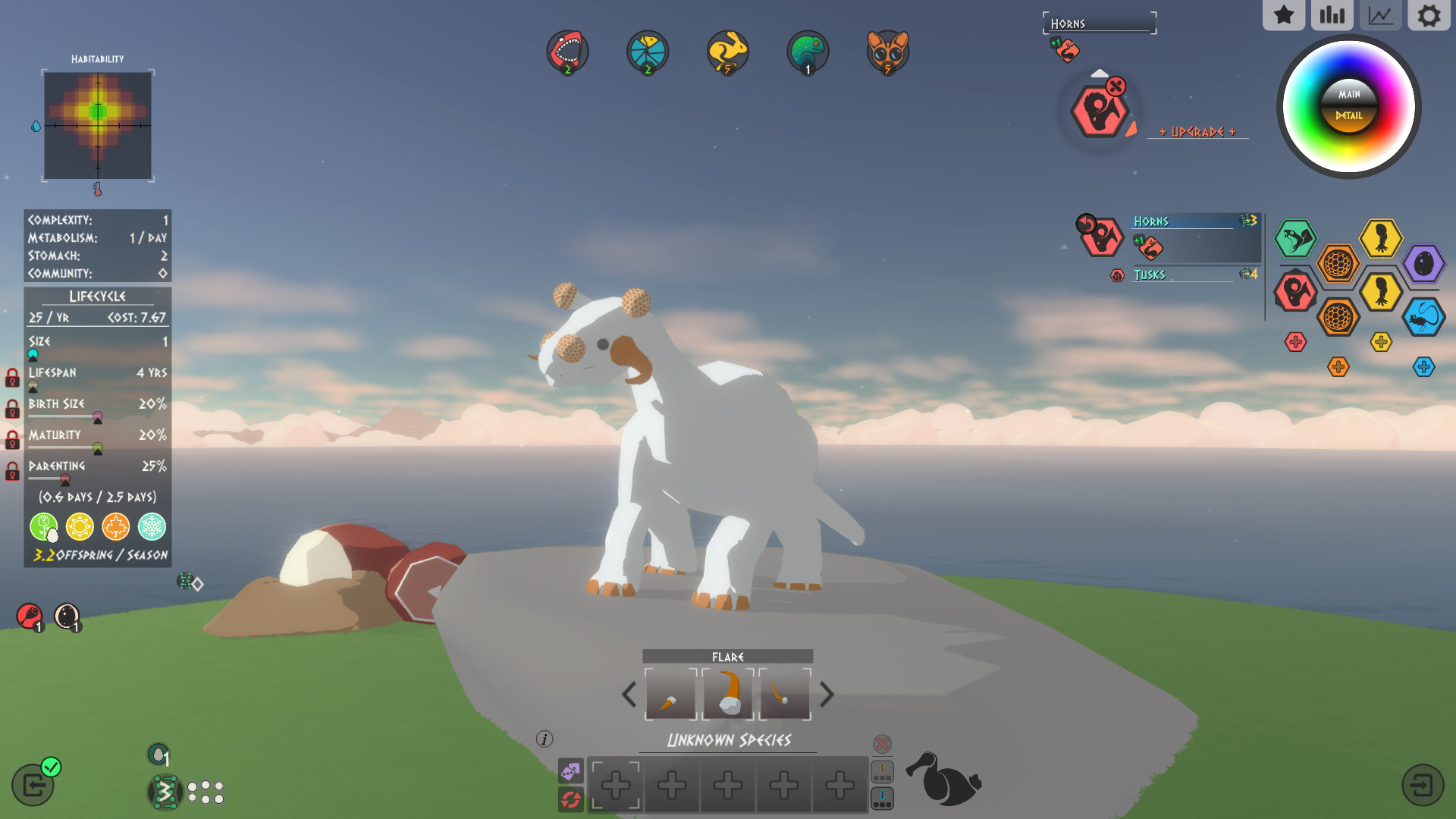Toggle the winter season icon
The width and height of the screenshot is (1456, 819).
[x=151, y=526]
